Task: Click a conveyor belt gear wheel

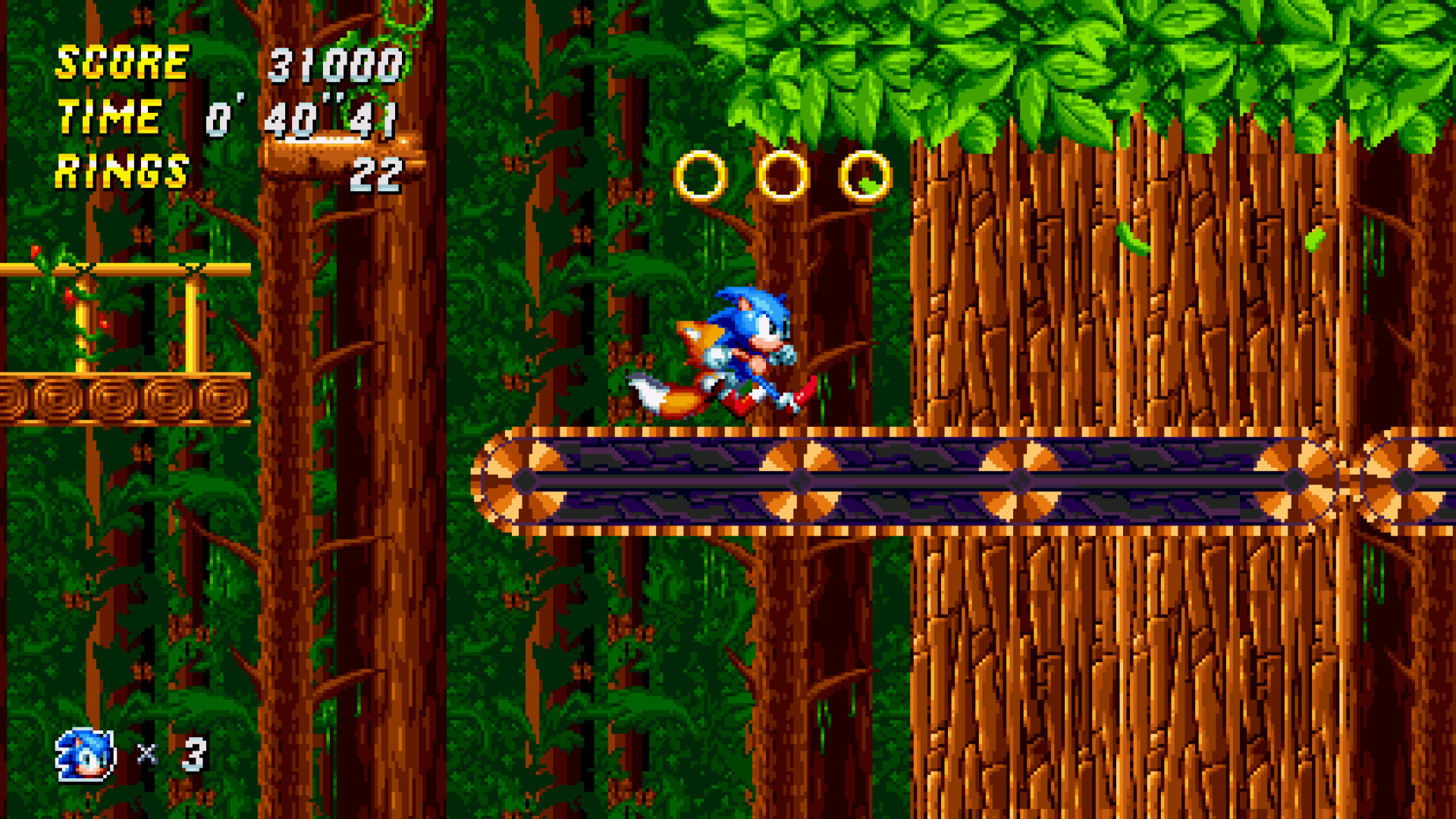Action: [x=799, y=480]
